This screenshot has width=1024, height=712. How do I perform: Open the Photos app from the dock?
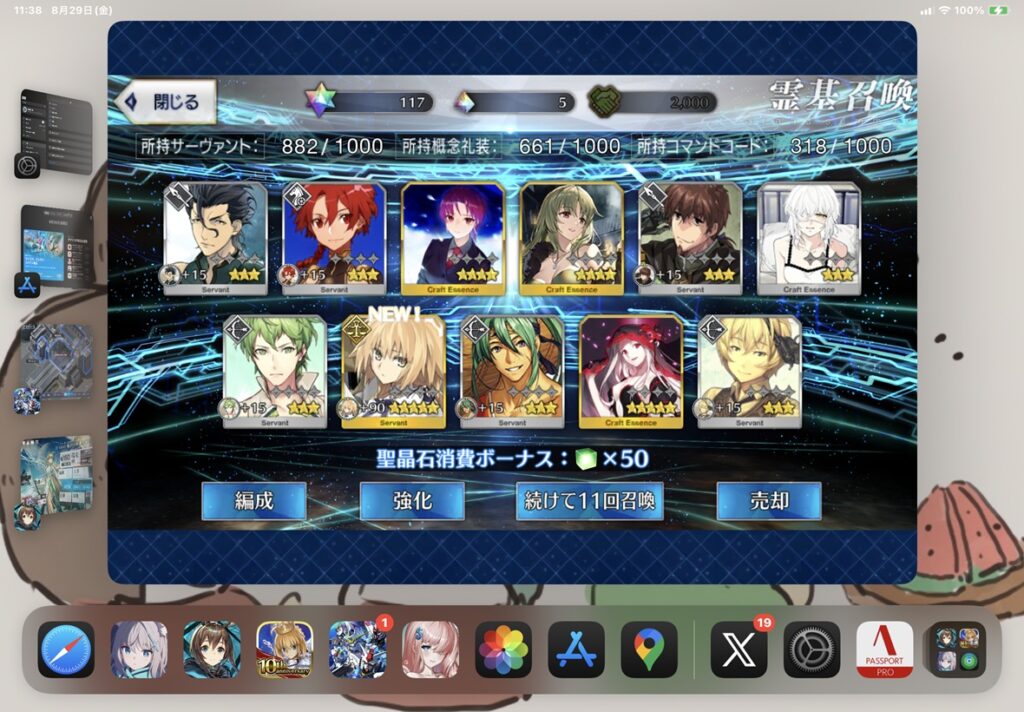point(503,650)
